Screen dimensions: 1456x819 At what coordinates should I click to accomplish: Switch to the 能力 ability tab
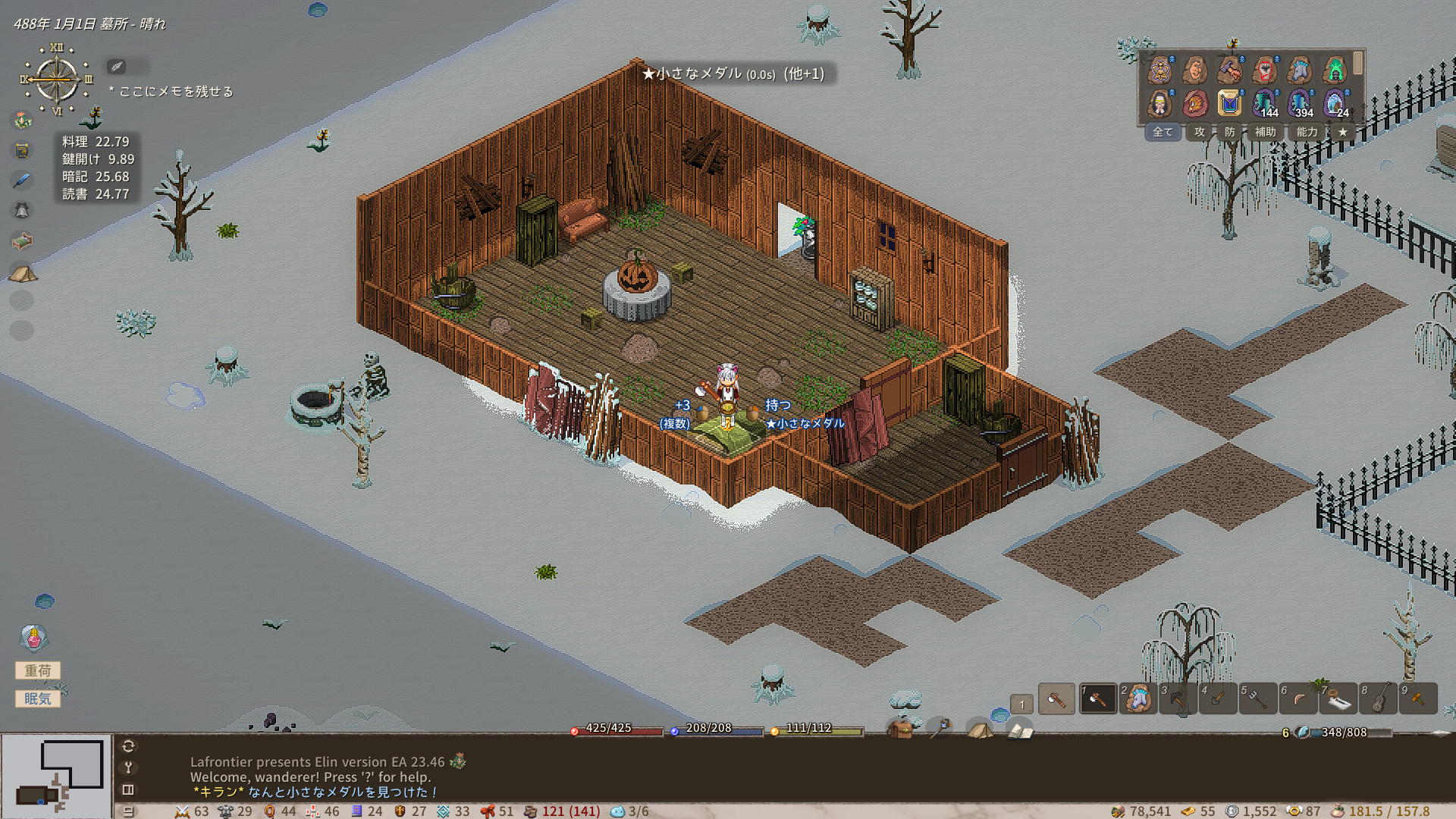tap(1307, 132)
